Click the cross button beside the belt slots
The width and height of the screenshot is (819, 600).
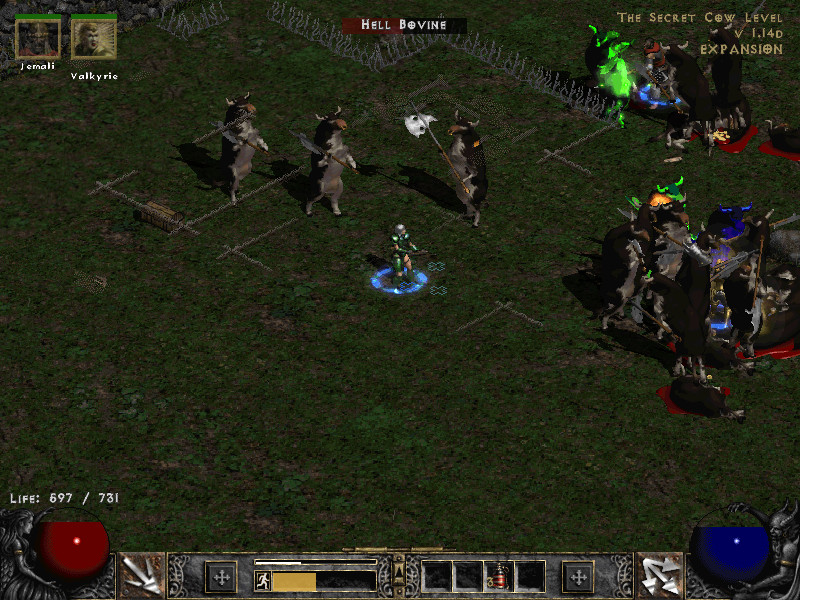(578, 577)
